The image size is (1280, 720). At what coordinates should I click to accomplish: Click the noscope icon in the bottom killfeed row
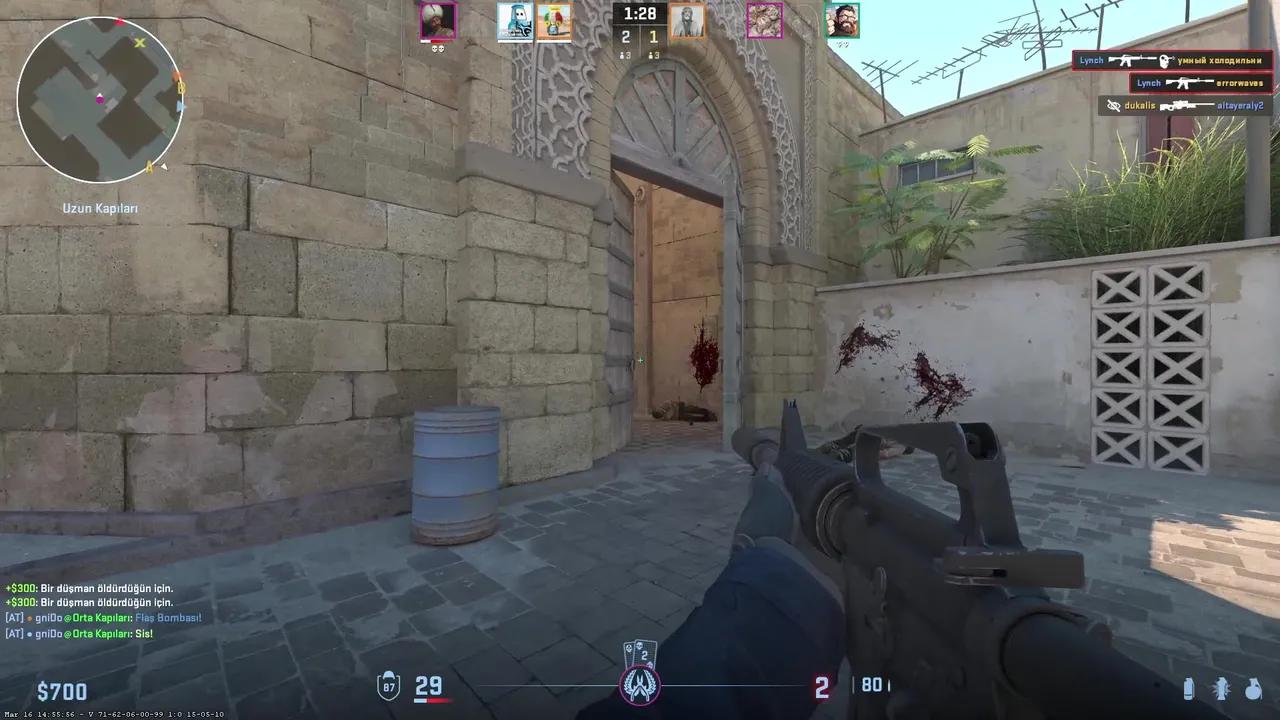(x=1113, y=105)
